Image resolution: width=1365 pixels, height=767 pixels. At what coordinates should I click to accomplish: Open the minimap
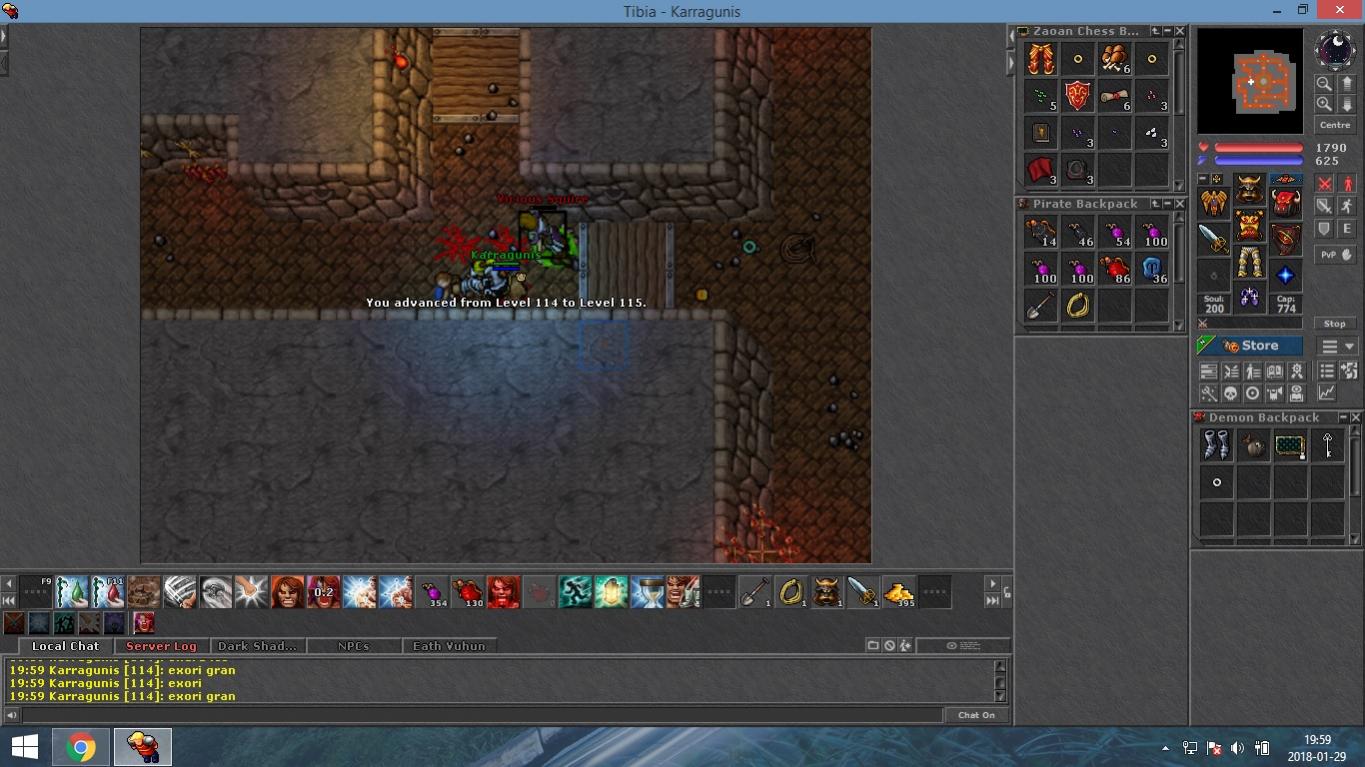coord(1250,80)
